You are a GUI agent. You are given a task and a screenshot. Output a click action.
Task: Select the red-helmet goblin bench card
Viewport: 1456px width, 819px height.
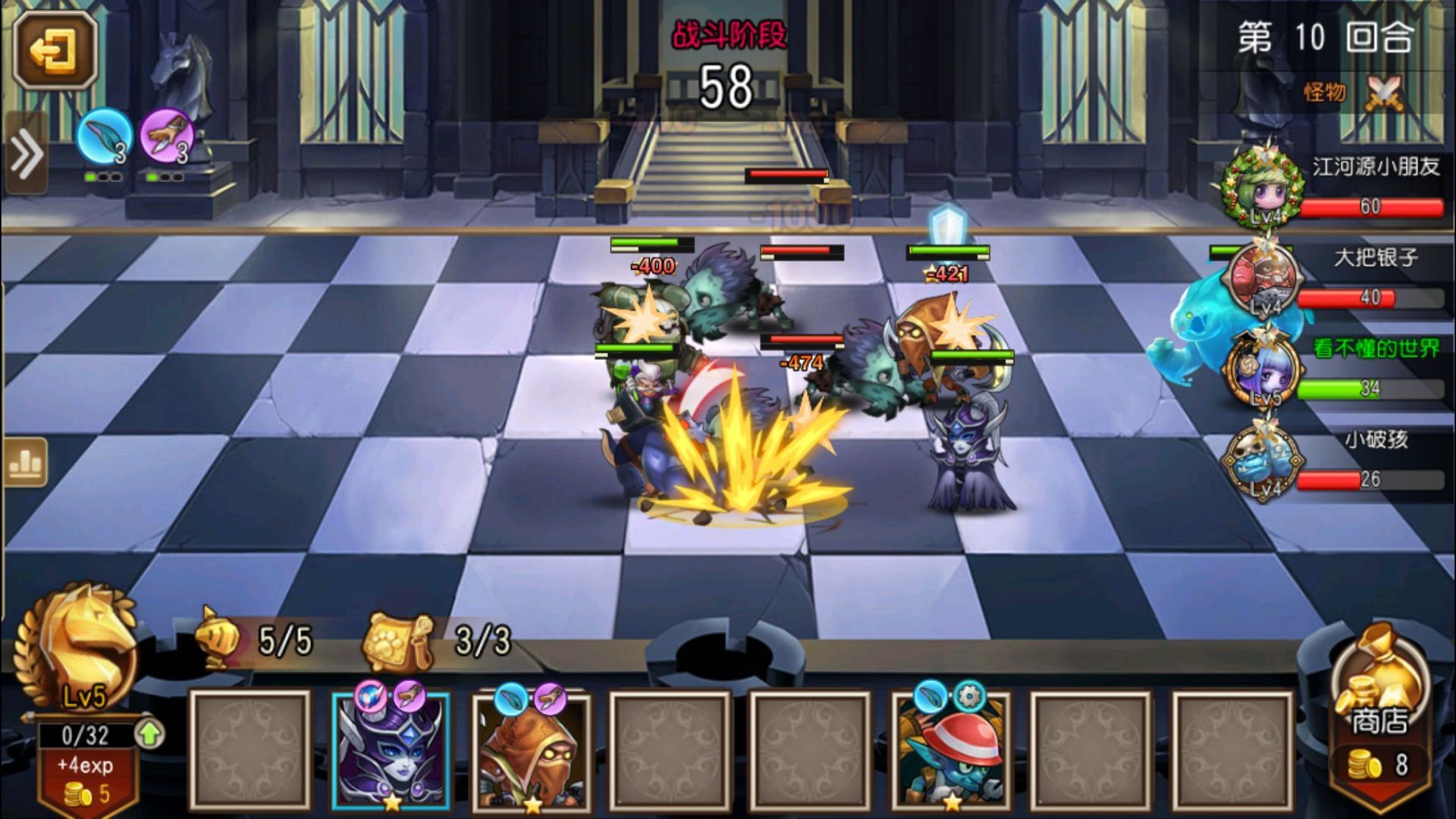click(x=951, y=751)
